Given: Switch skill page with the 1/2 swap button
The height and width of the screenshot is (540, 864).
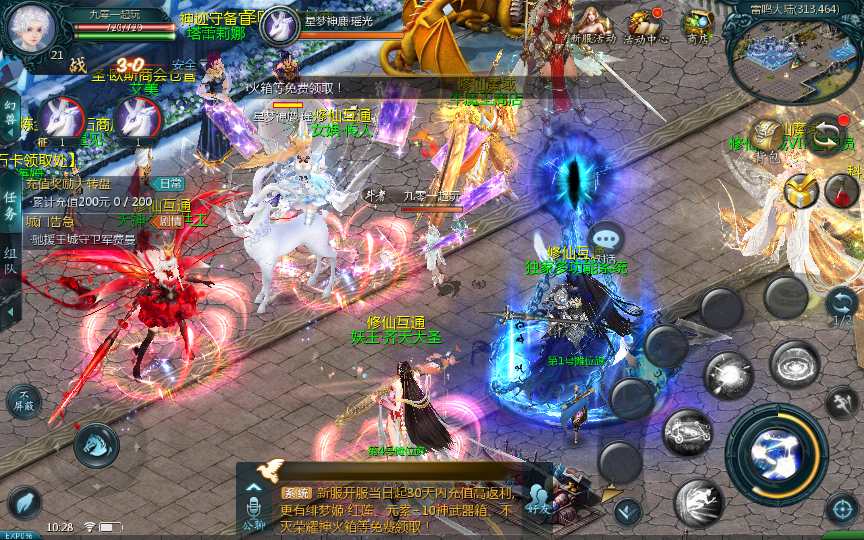Looking at the screenshot, I should click(841, 304).
